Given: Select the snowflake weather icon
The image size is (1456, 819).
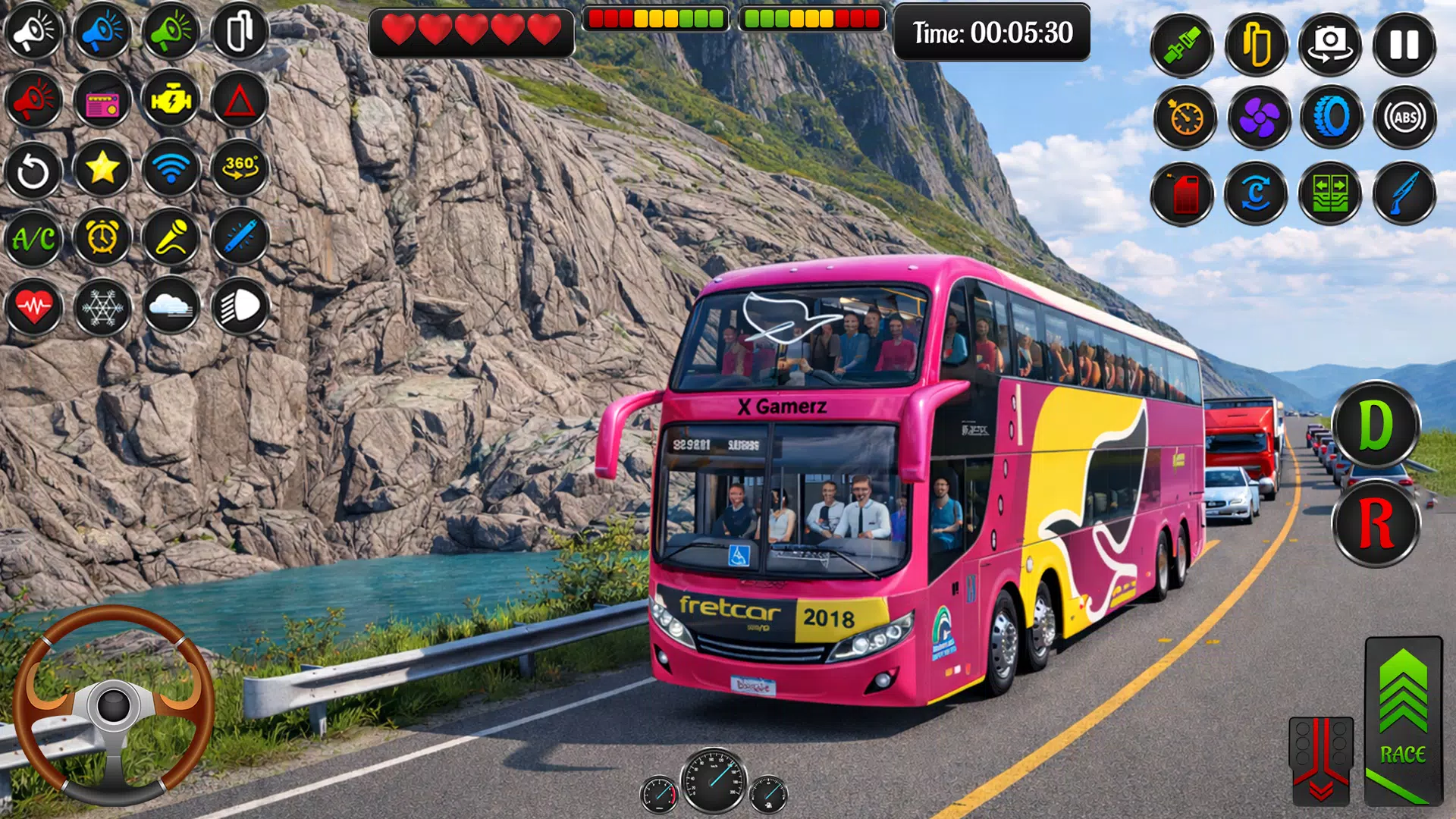Looking at the screenshot, I should click(102, 306).
